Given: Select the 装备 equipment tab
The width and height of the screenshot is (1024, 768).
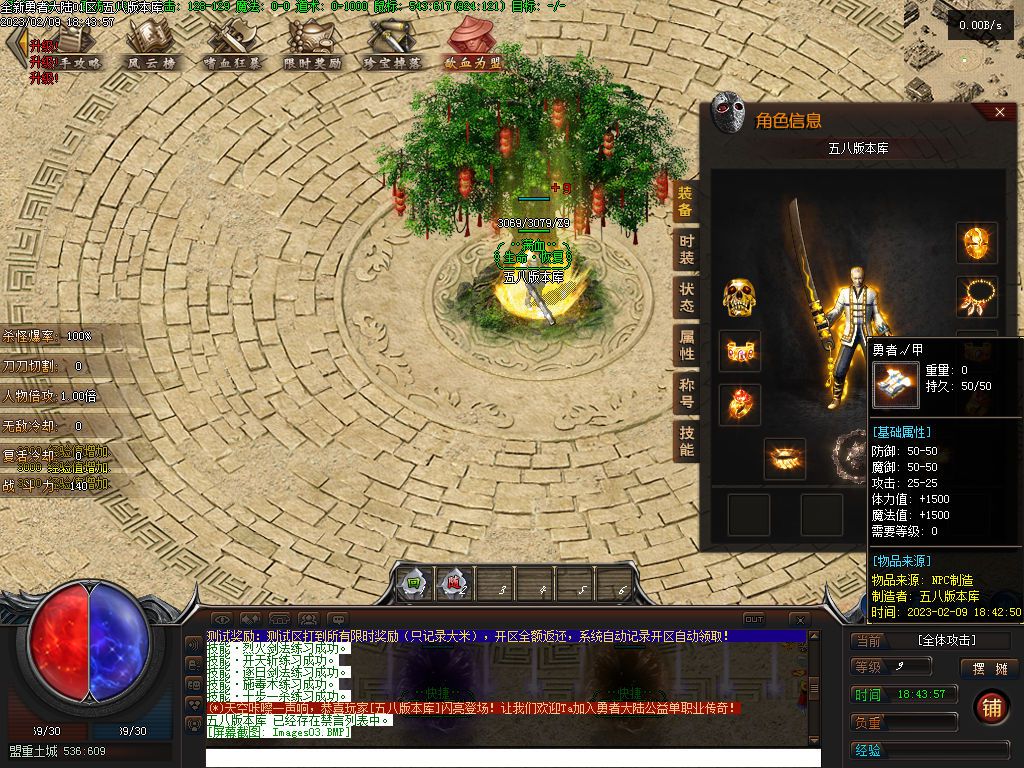Looking at the screenshot, I should pyautogui.click(x=686, y=202).
